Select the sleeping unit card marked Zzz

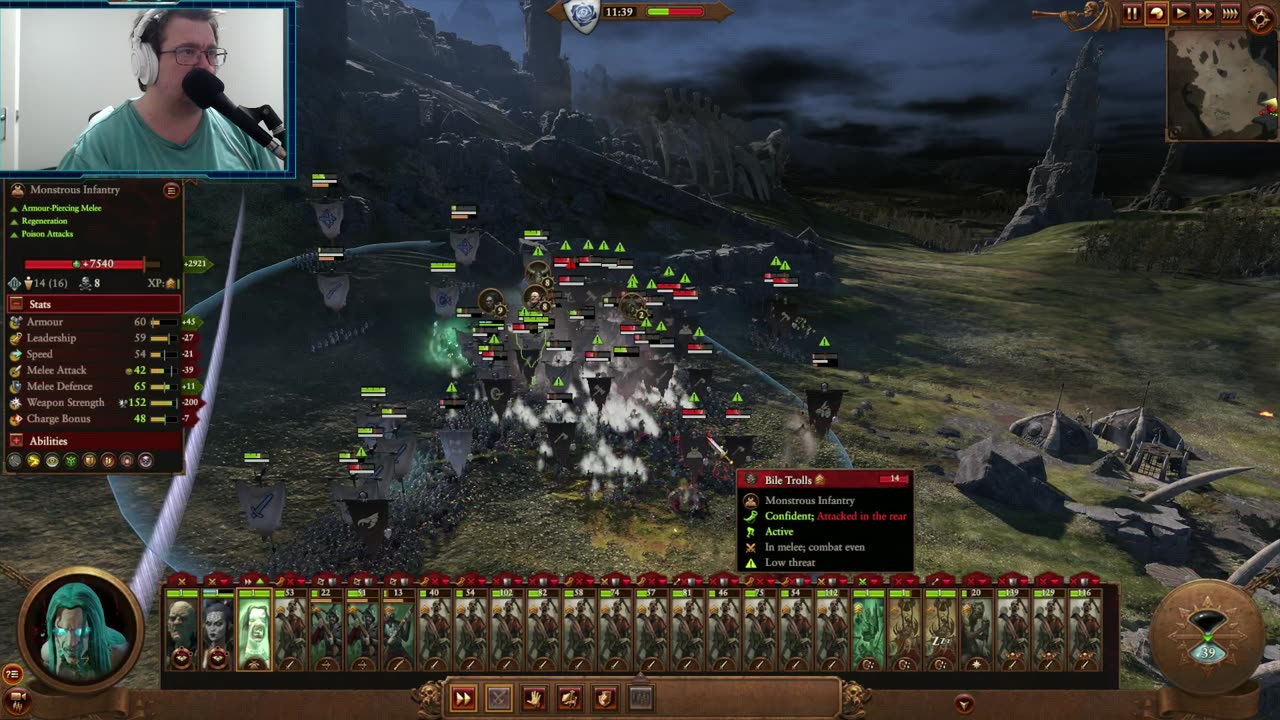tap(941, 628)
